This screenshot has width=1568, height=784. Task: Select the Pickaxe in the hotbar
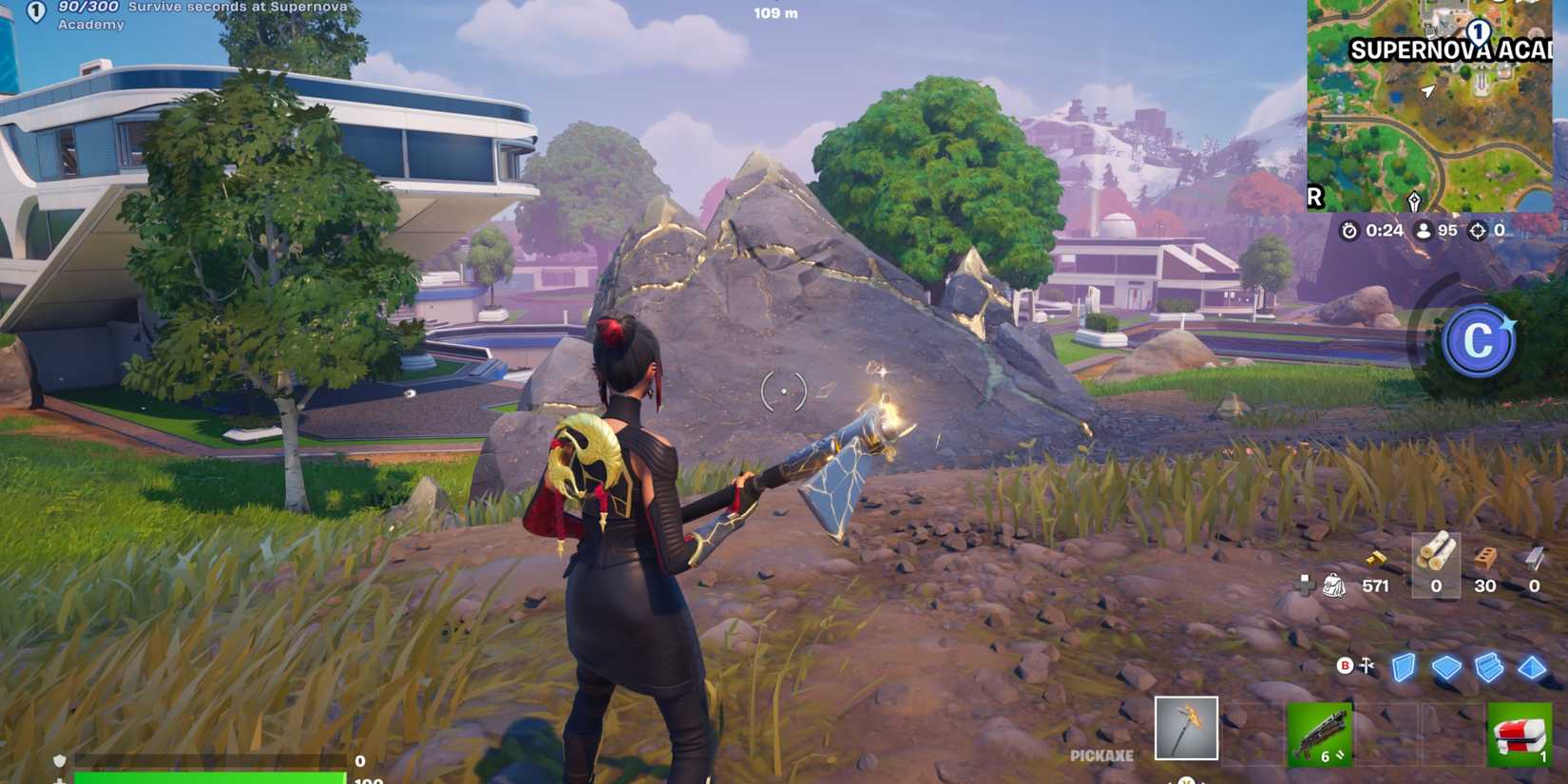(1188, 727)
